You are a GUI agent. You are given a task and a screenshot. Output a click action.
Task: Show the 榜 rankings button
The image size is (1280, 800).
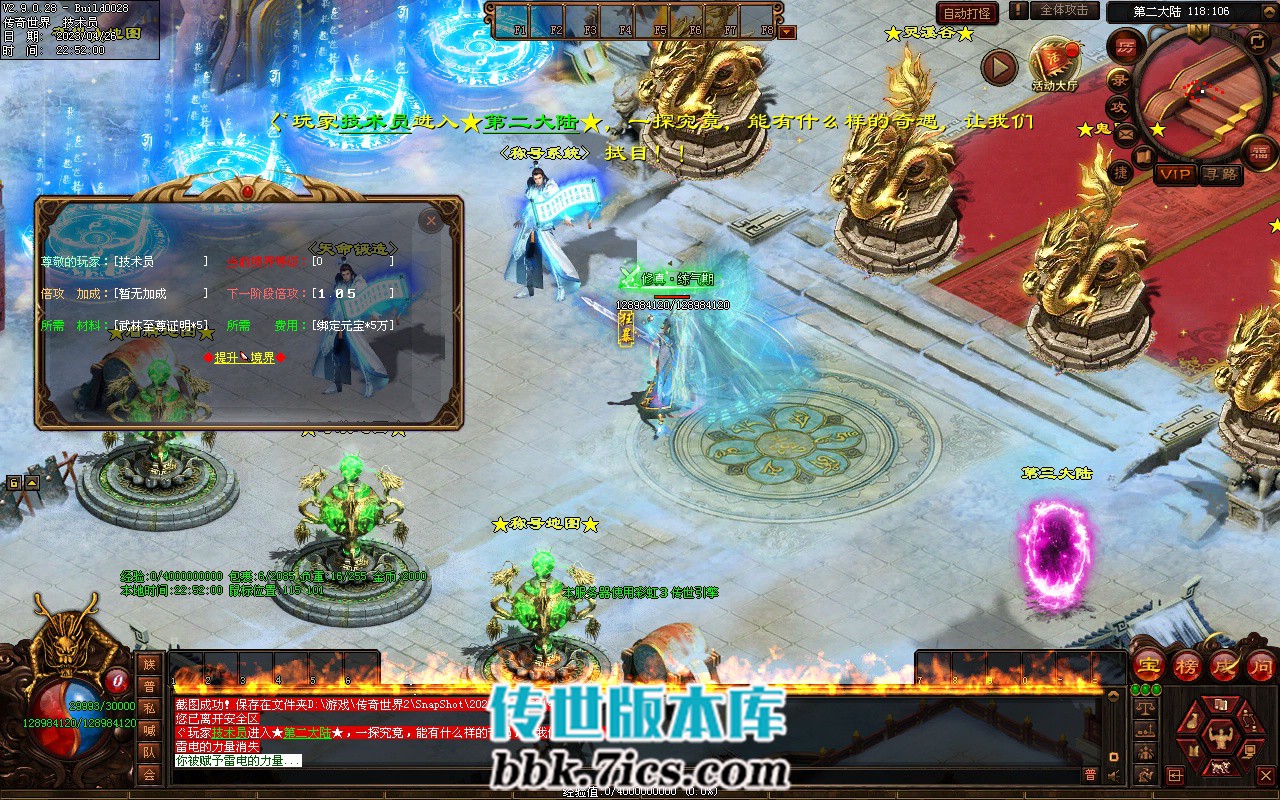pyautogui.click(x=1187, y=666)
